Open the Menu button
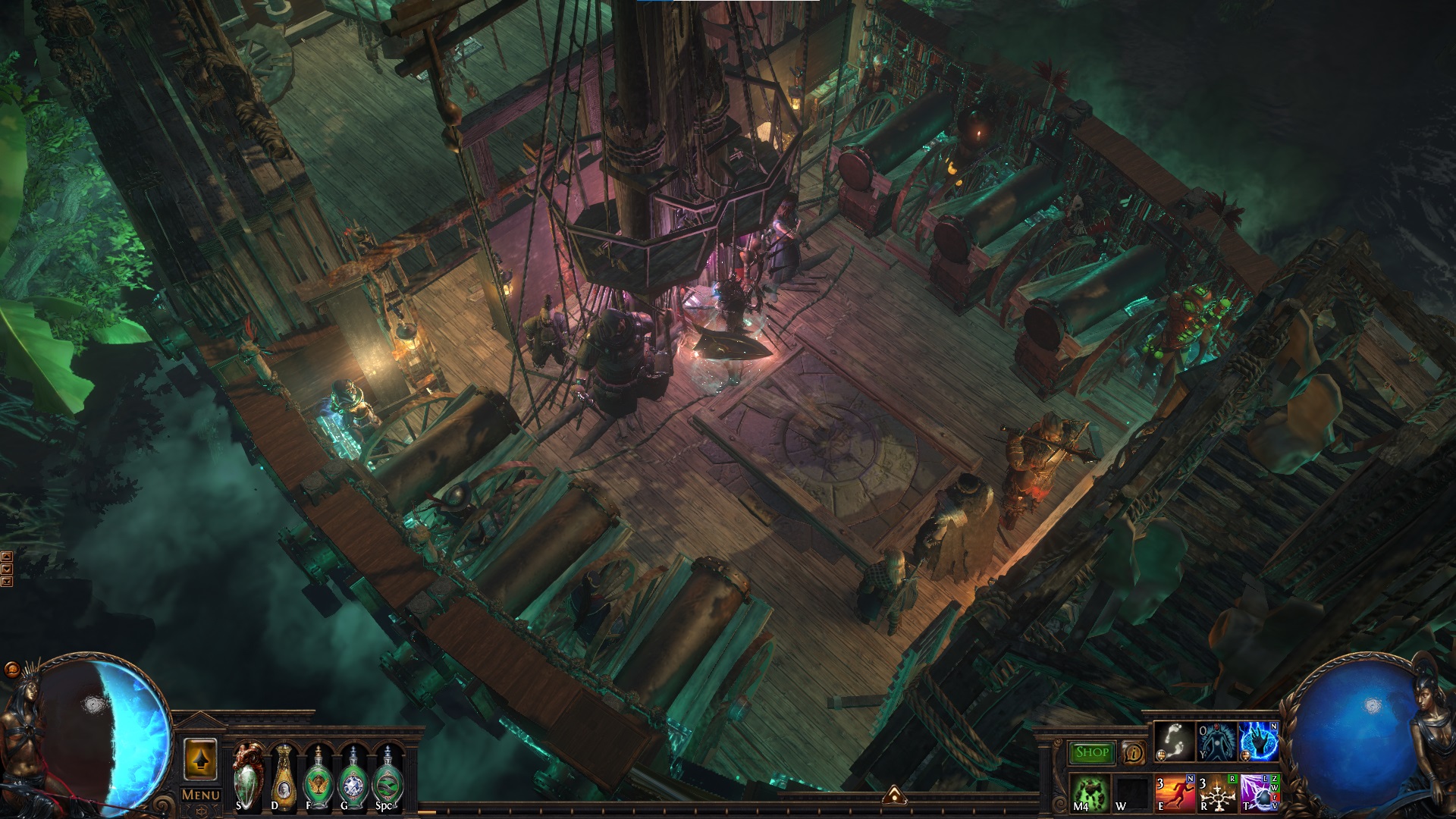Image resolution: width=1456 pixels, height=819 pixels. tap(201, 795)
